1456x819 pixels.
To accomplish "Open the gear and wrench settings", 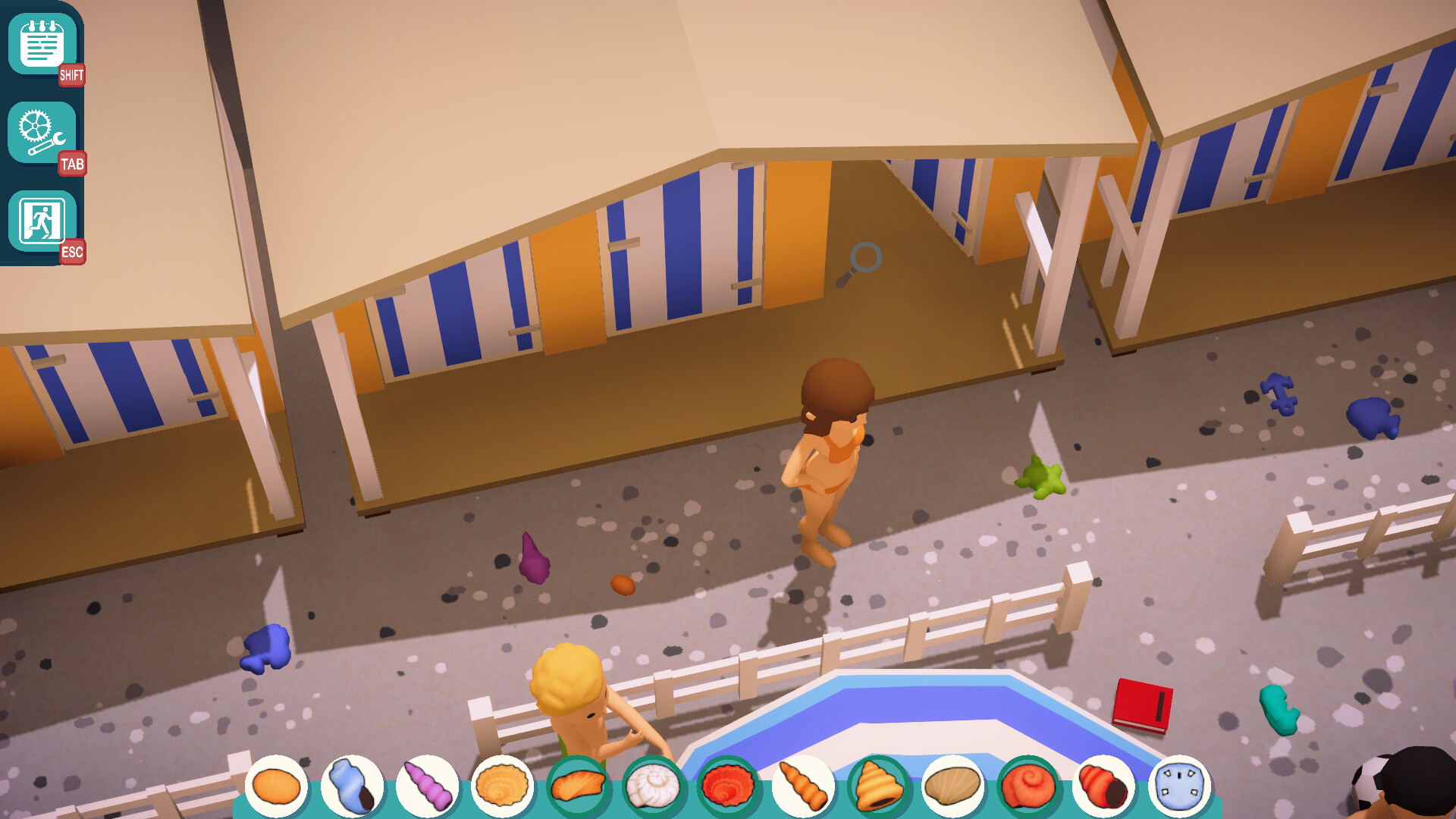I will (x=42, y=132).
